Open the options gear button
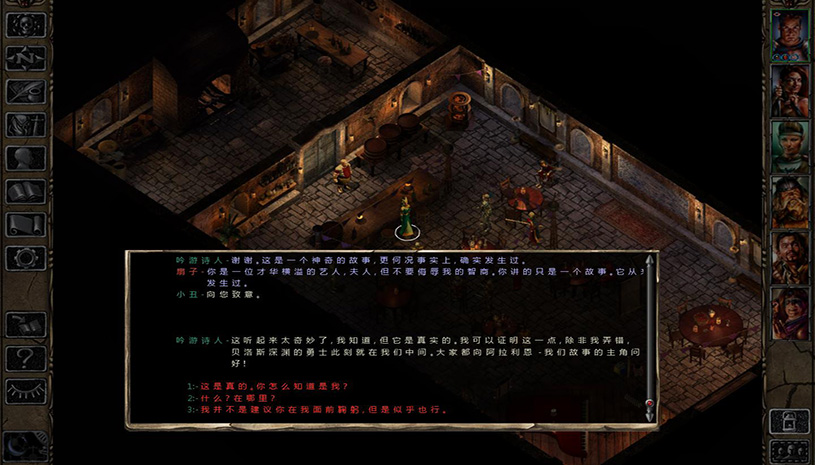The image size is (815, 465). coord(26,256)
